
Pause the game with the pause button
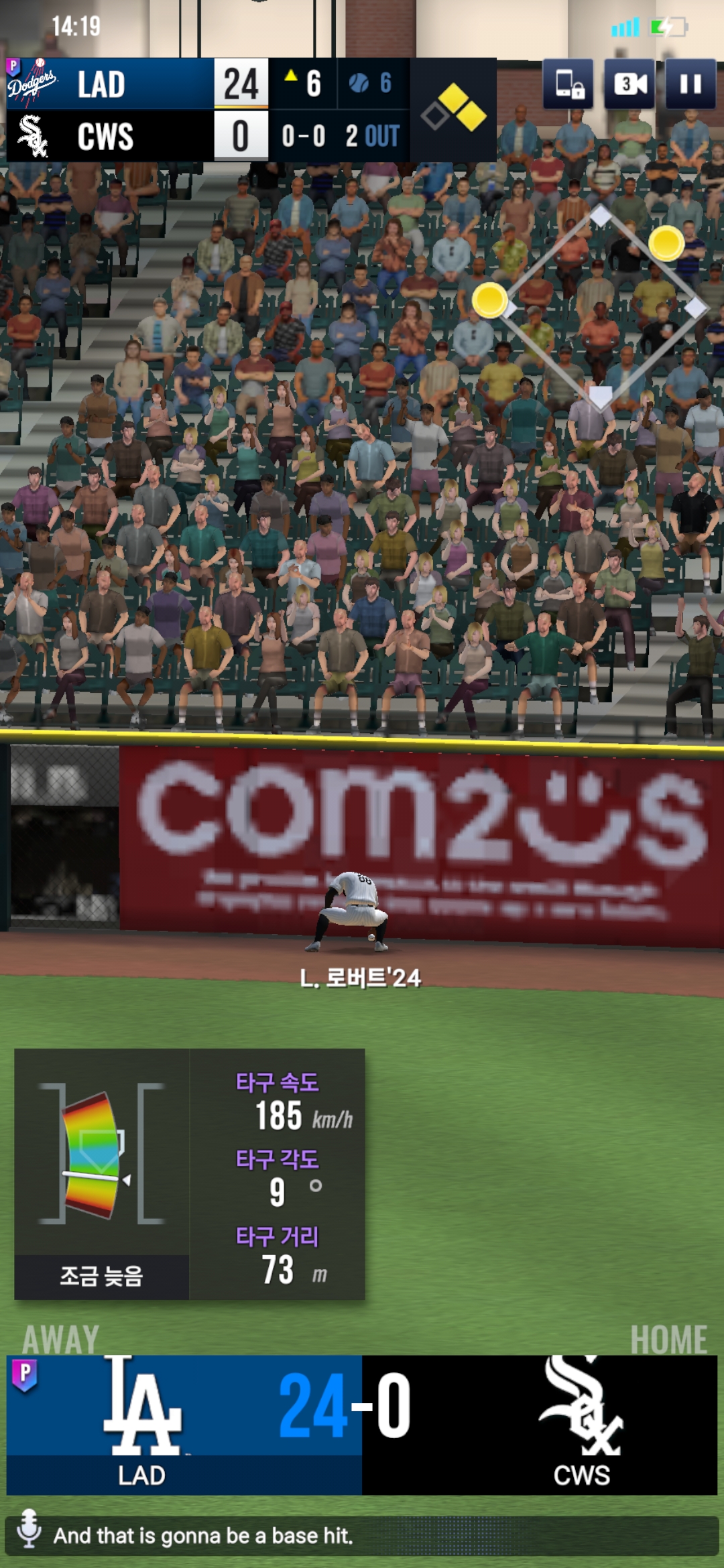click(690, 84)
